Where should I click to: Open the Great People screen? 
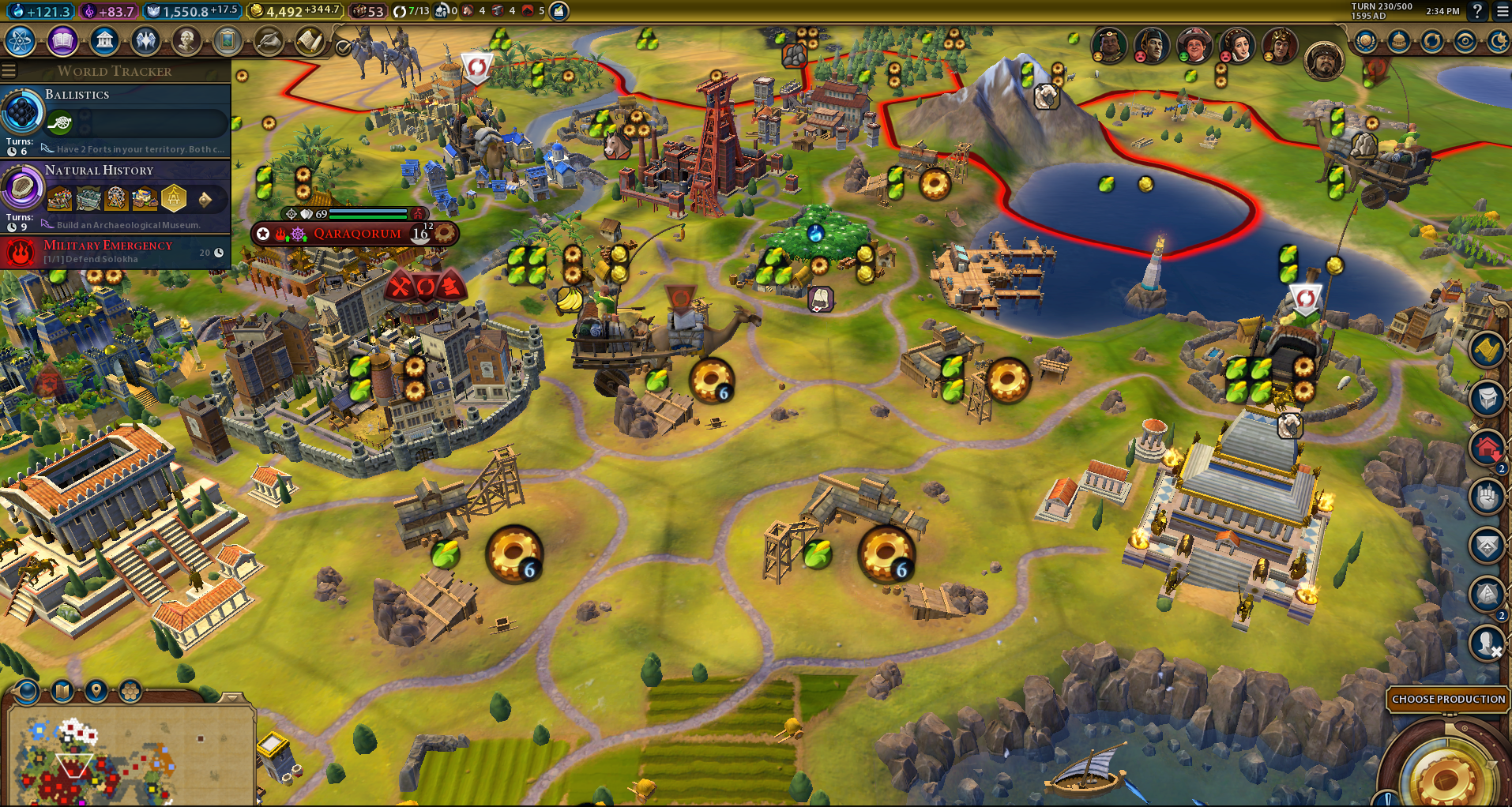[x=187, y=41]
